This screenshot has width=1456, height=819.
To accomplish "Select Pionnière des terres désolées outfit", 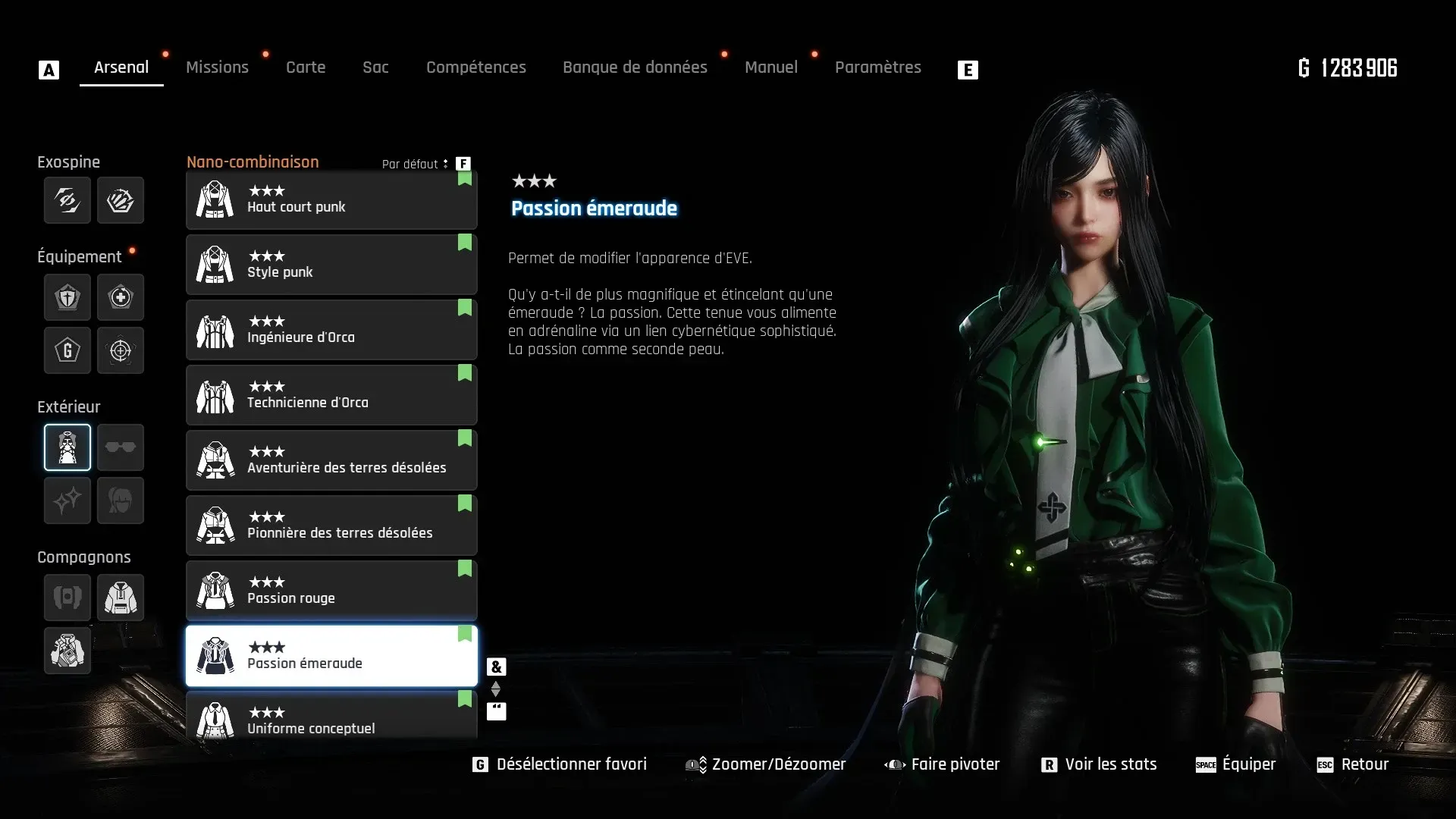I will click(x=331, y=526).
